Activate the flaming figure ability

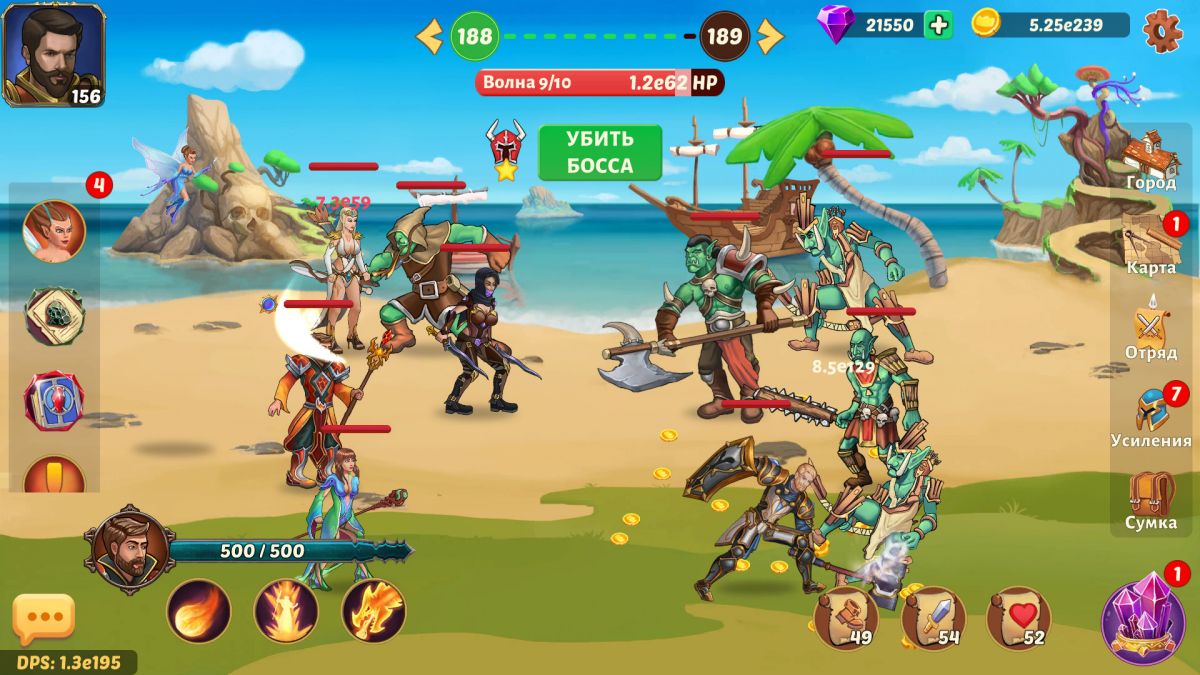pos(286,611)
